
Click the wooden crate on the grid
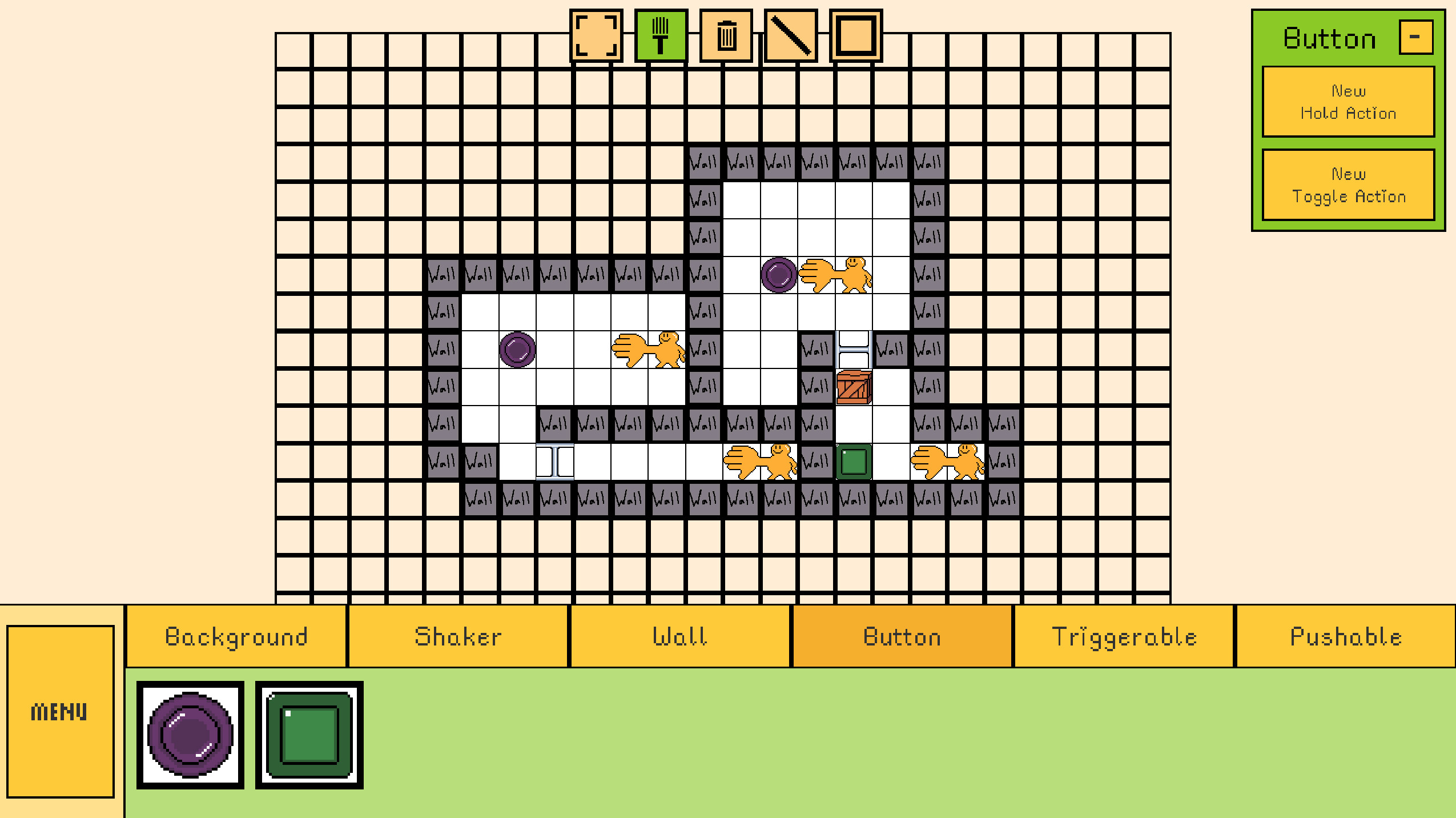click(x=853, y=387)
